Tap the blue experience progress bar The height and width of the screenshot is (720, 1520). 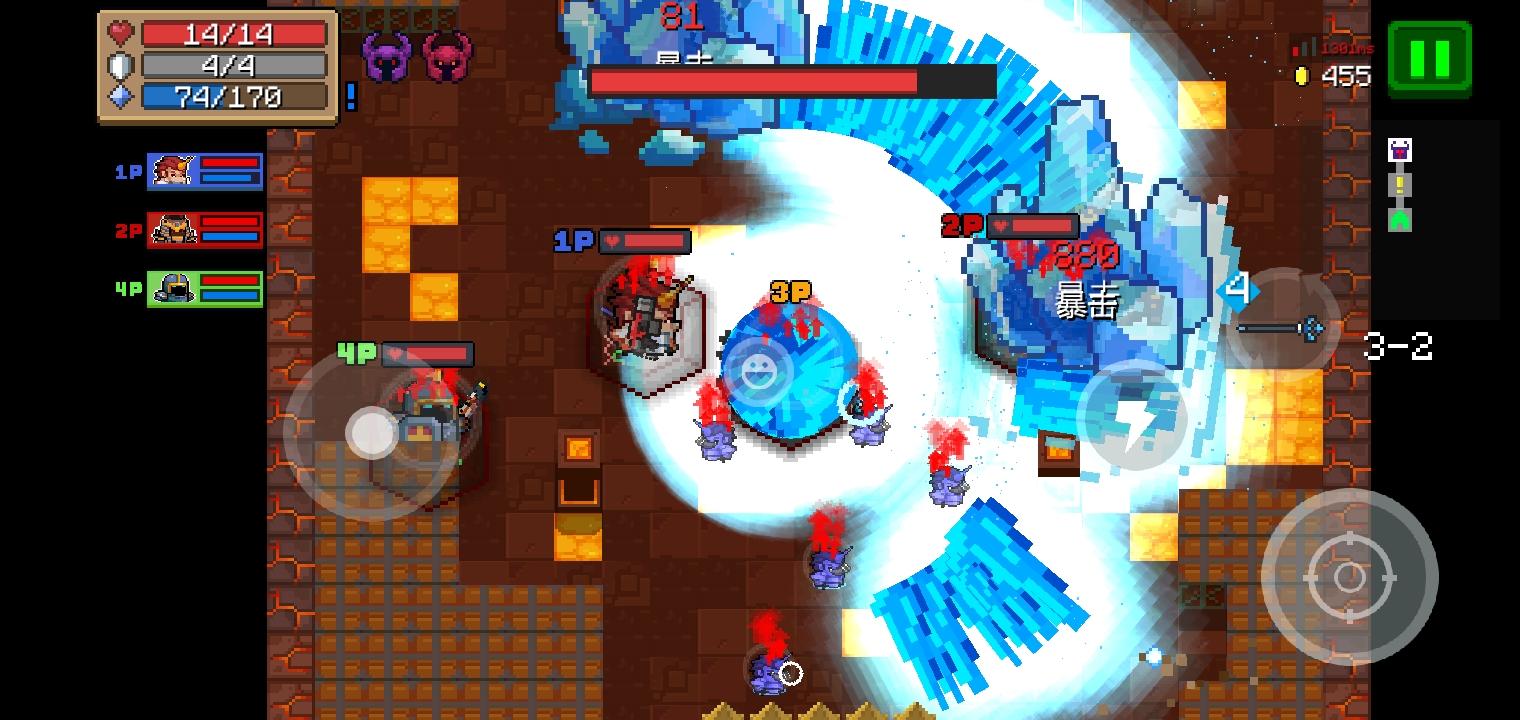pyautogui.click(x=237, y=97)
